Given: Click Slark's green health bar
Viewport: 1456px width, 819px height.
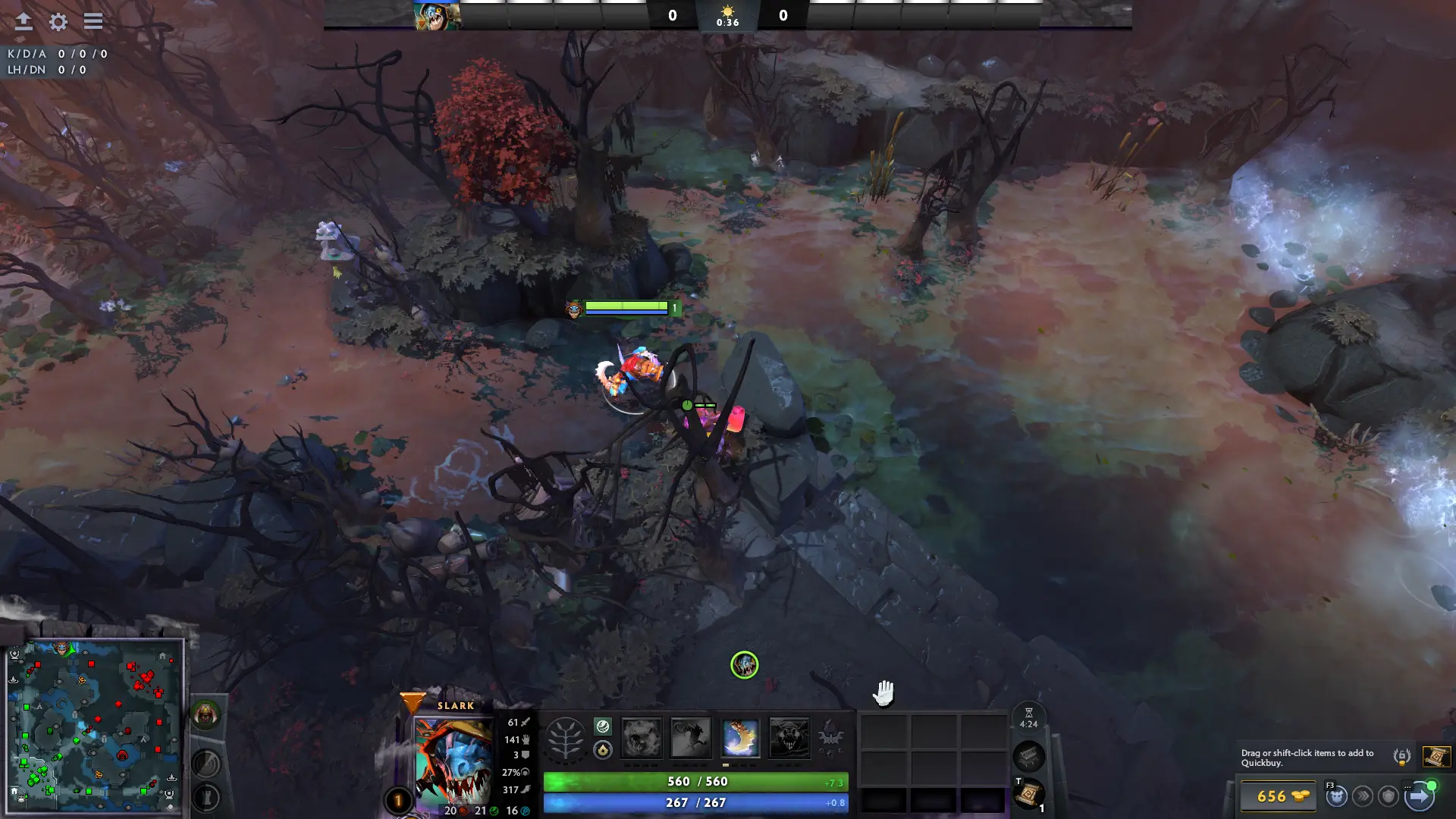Looking at the screenshot, I should 695,781.
